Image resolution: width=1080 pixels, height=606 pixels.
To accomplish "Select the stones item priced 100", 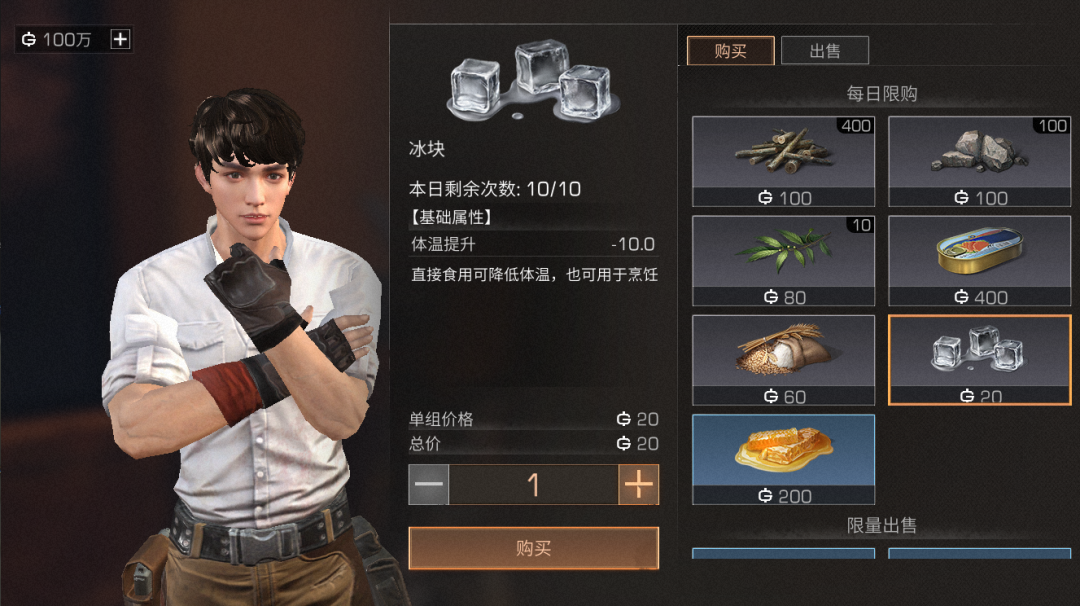I will [979, 161].
